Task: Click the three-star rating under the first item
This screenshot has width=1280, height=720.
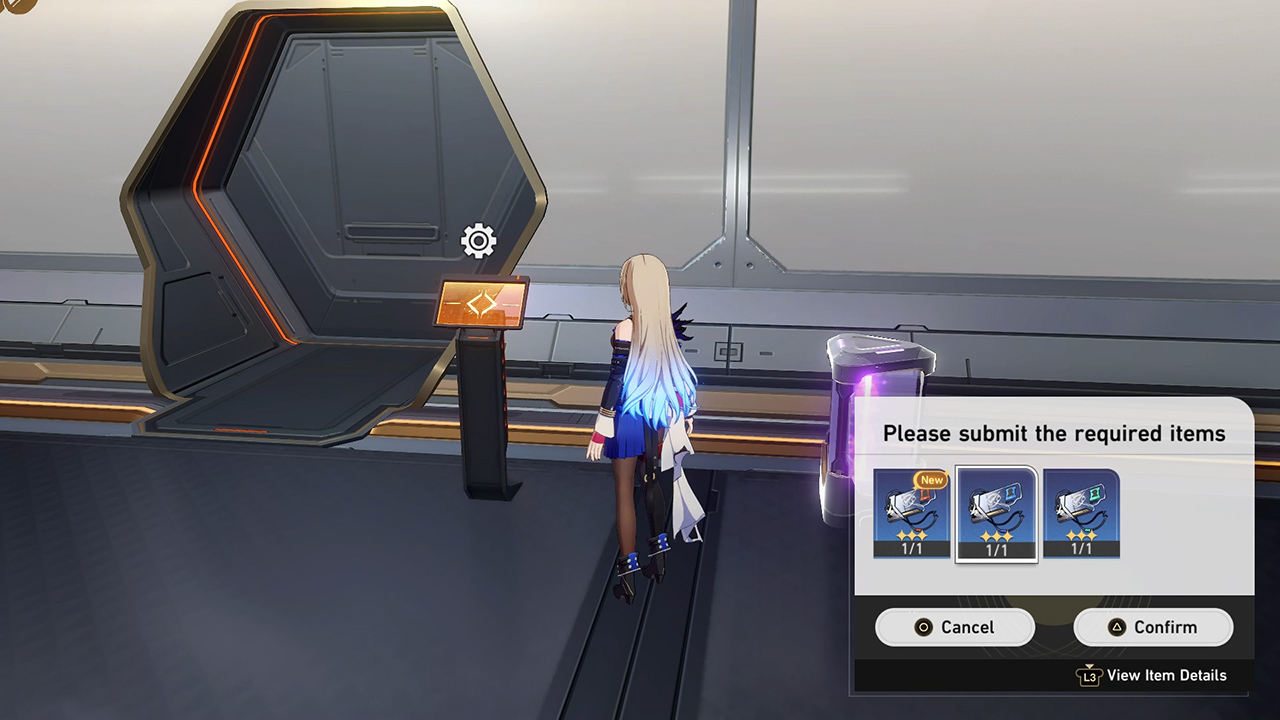Action: click(x=911, y=534)
